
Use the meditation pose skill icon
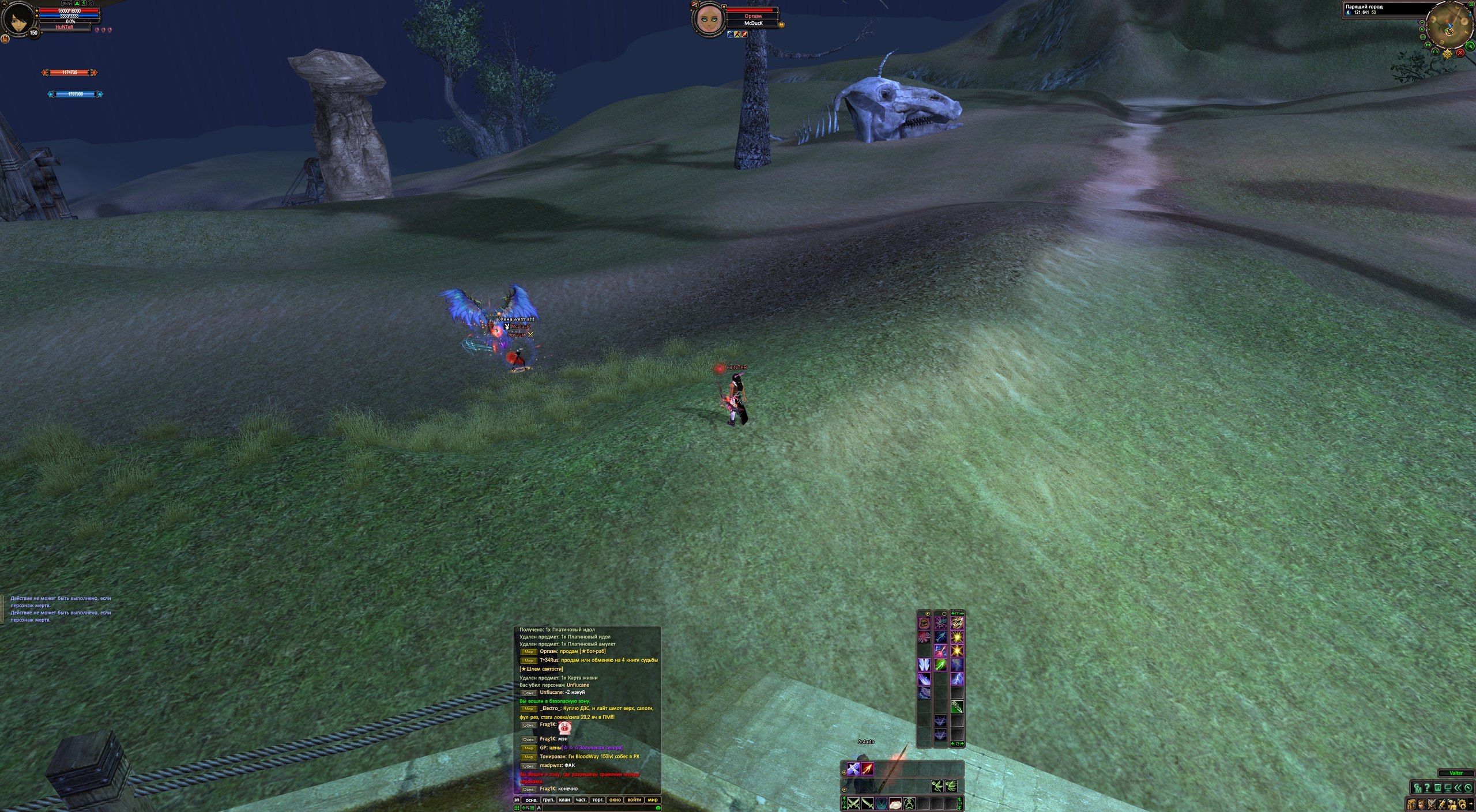tap(909, 803)
